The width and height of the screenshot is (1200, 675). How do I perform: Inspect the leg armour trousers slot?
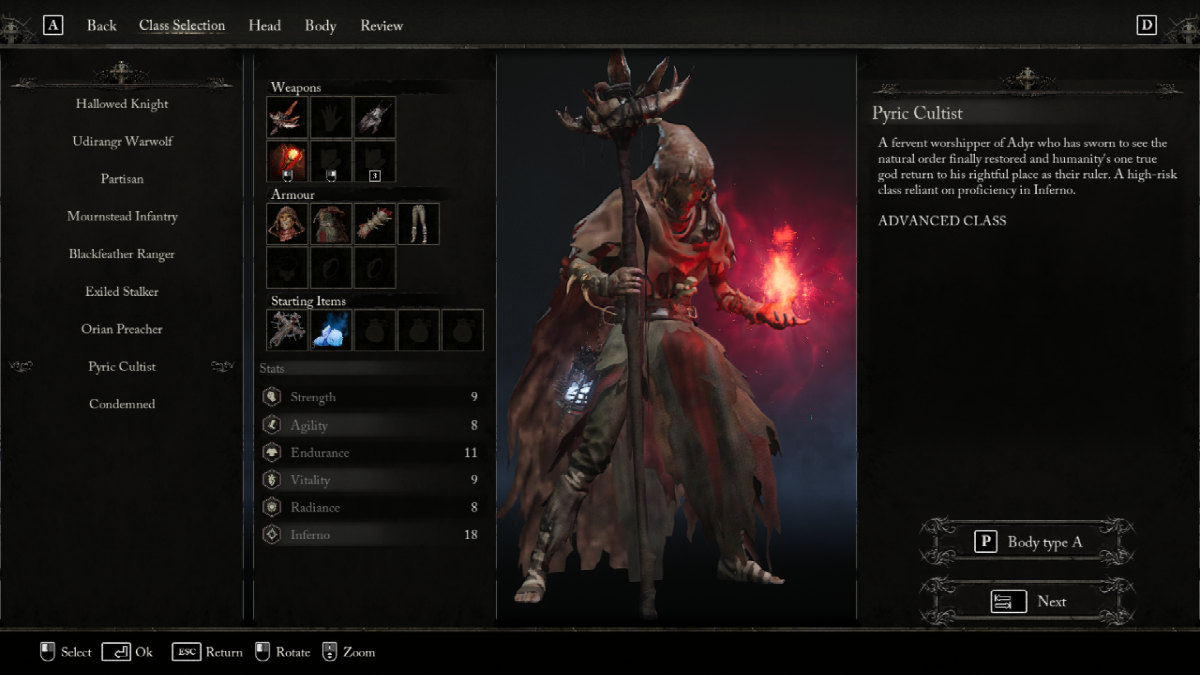point(418,224)
